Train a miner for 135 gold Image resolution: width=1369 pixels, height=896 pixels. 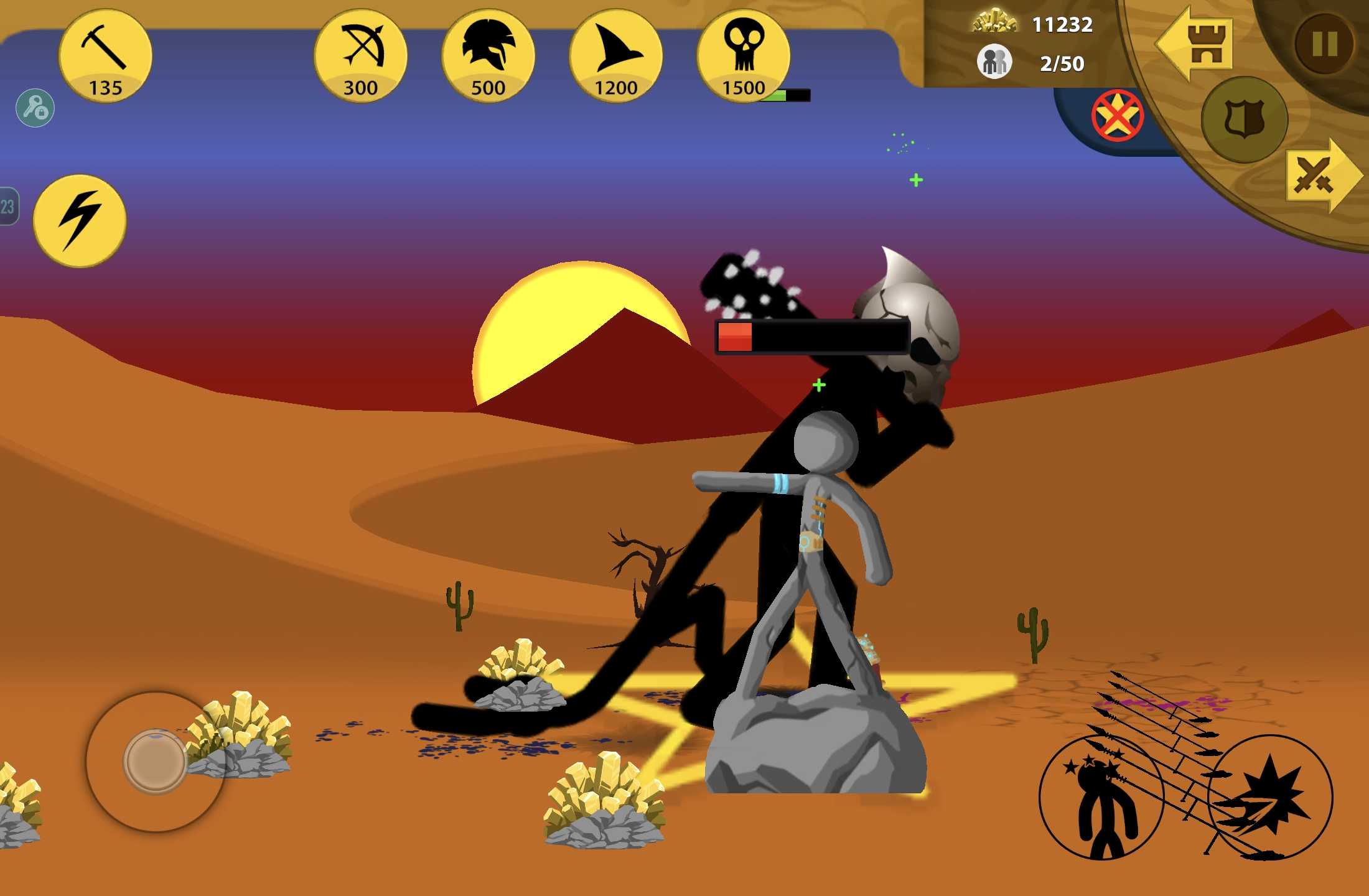point(105,56)
